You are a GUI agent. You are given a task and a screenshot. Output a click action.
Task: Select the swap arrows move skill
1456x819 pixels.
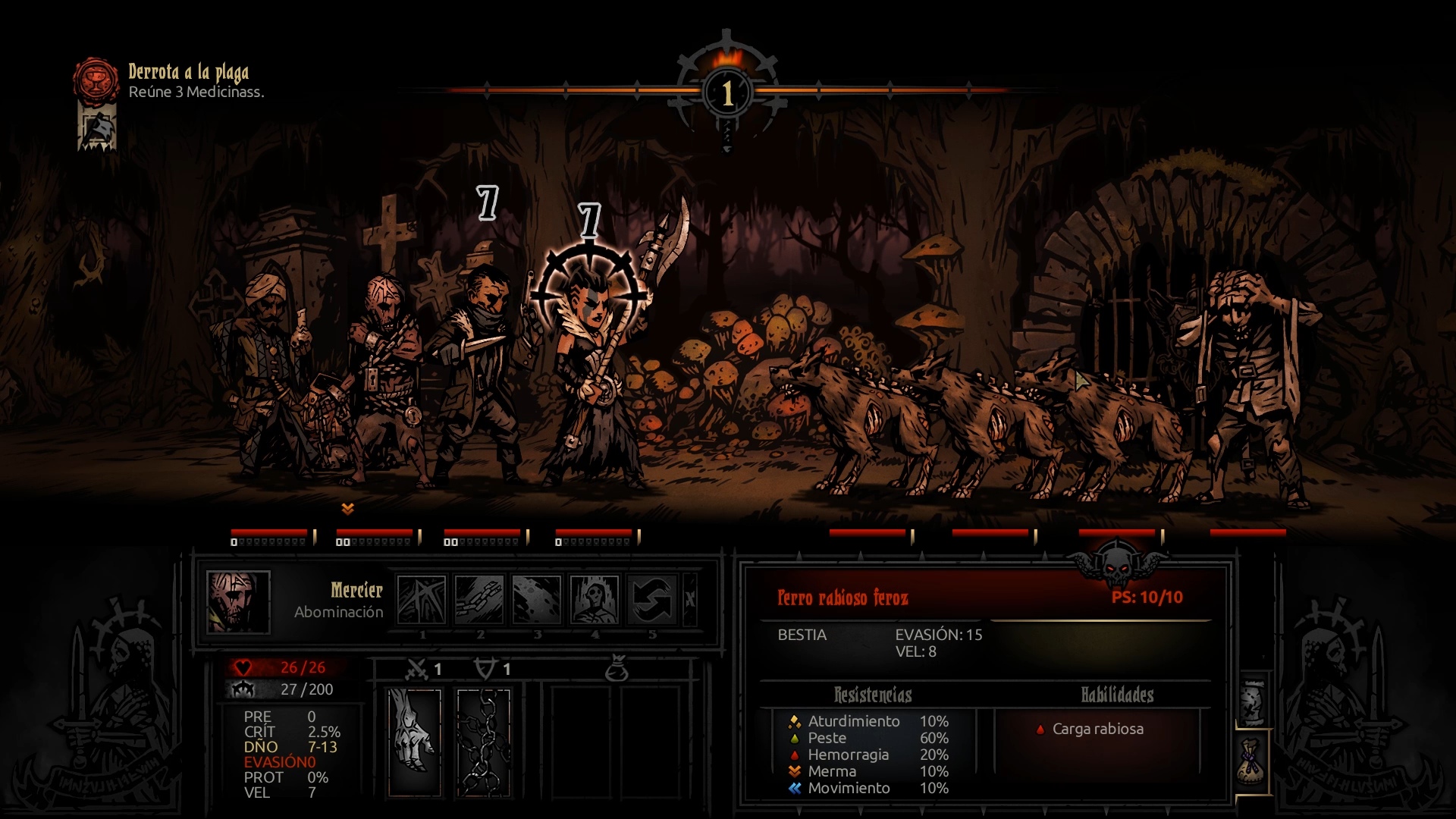pyautogui.click(x=652, y=599)
